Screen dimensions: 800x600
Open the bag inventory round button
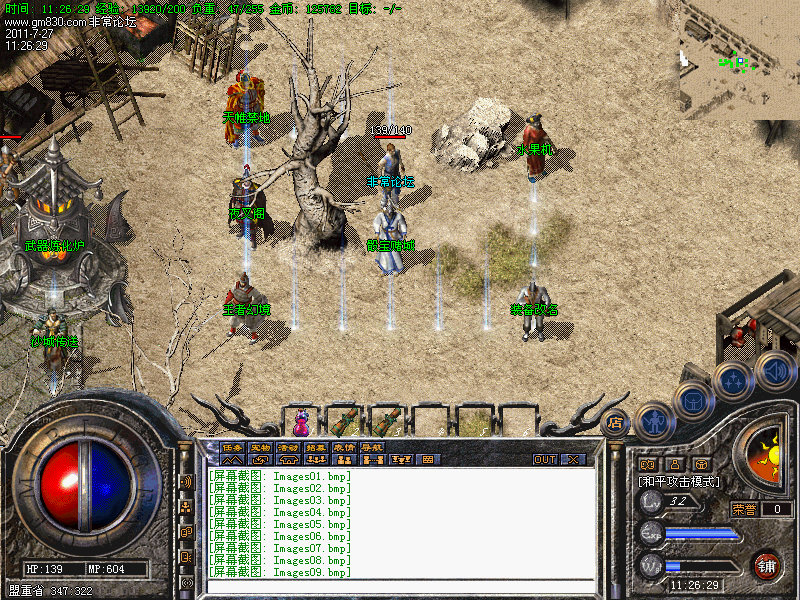(x=692, y=402)
